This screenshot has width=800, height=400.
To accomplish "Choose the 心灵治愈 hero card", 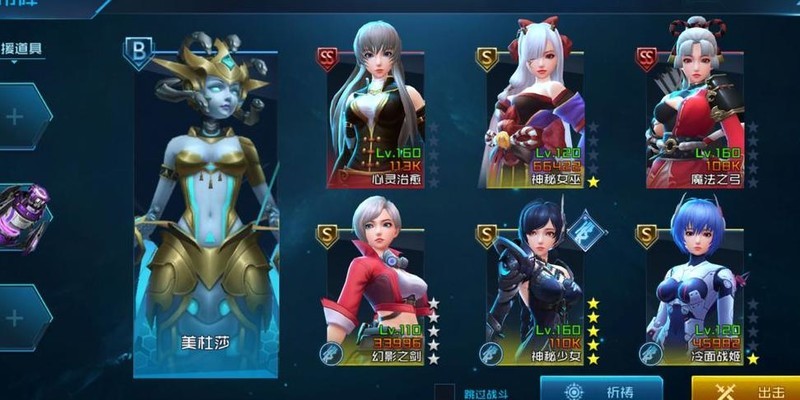I will pyautogui.click(x=376, y=115).
